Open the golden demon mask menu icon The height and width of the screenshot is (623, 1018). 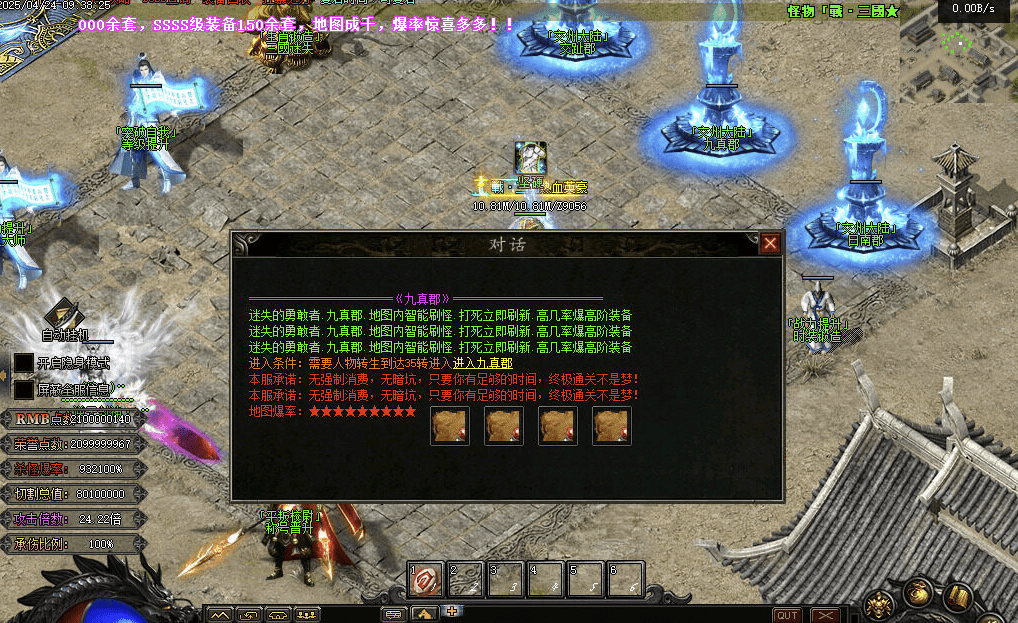(881, 602)
